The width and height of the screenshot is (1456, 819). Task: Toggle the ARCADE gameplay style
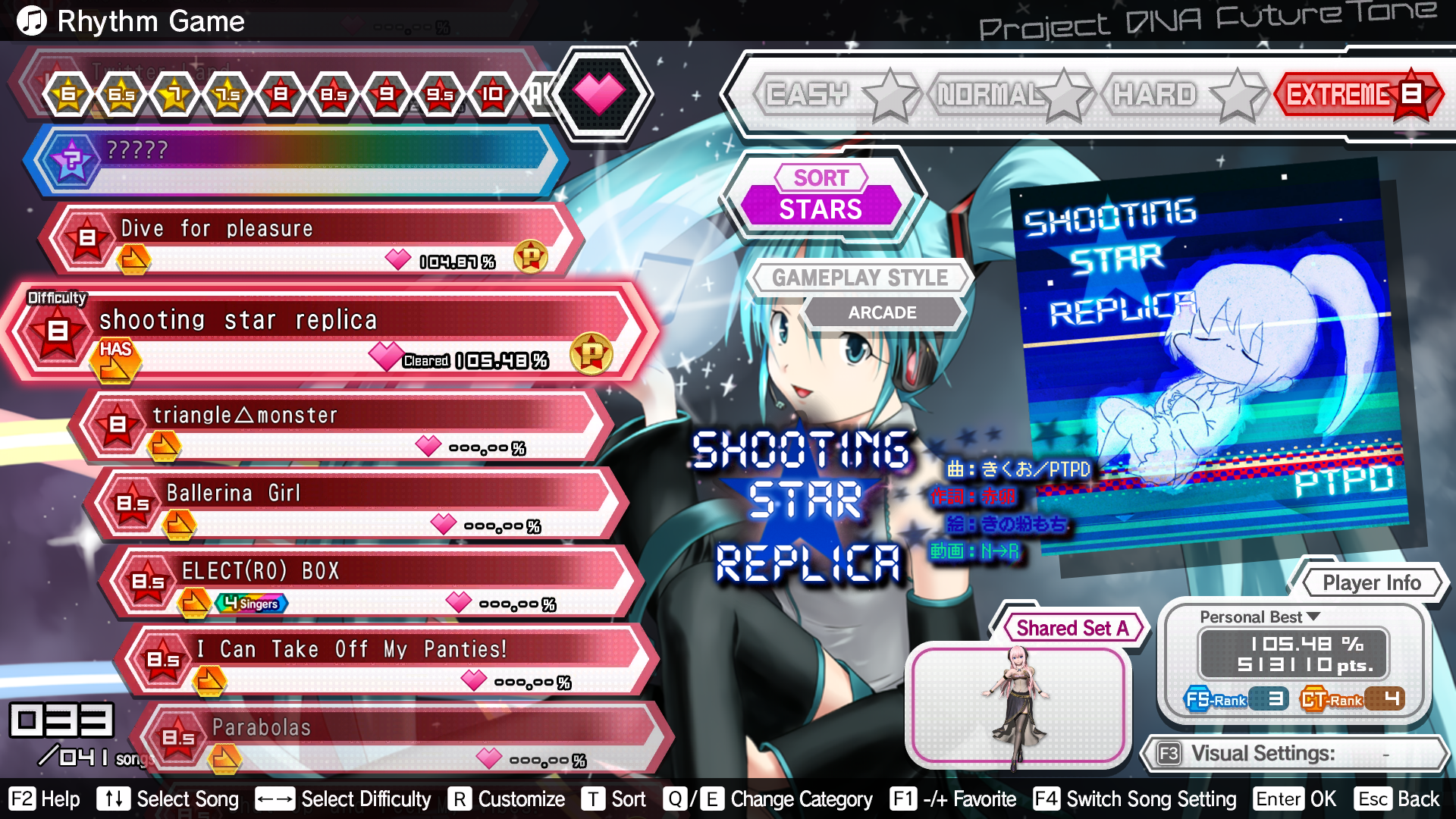(x=882, y=312)
